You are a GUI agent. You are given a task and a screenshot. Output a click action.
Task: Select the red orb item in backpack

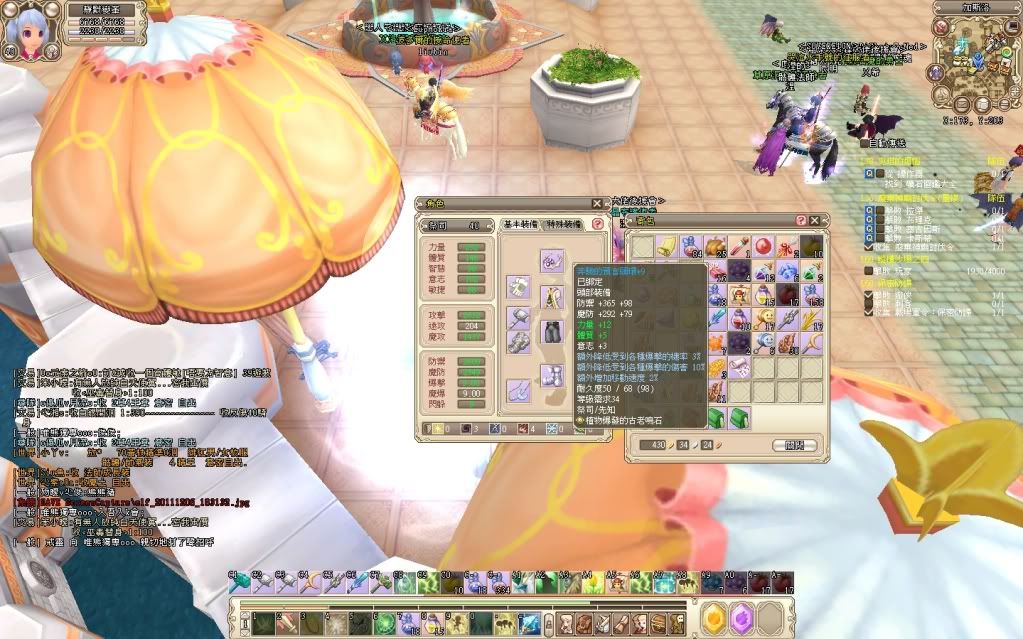click(x=763, y=245)
